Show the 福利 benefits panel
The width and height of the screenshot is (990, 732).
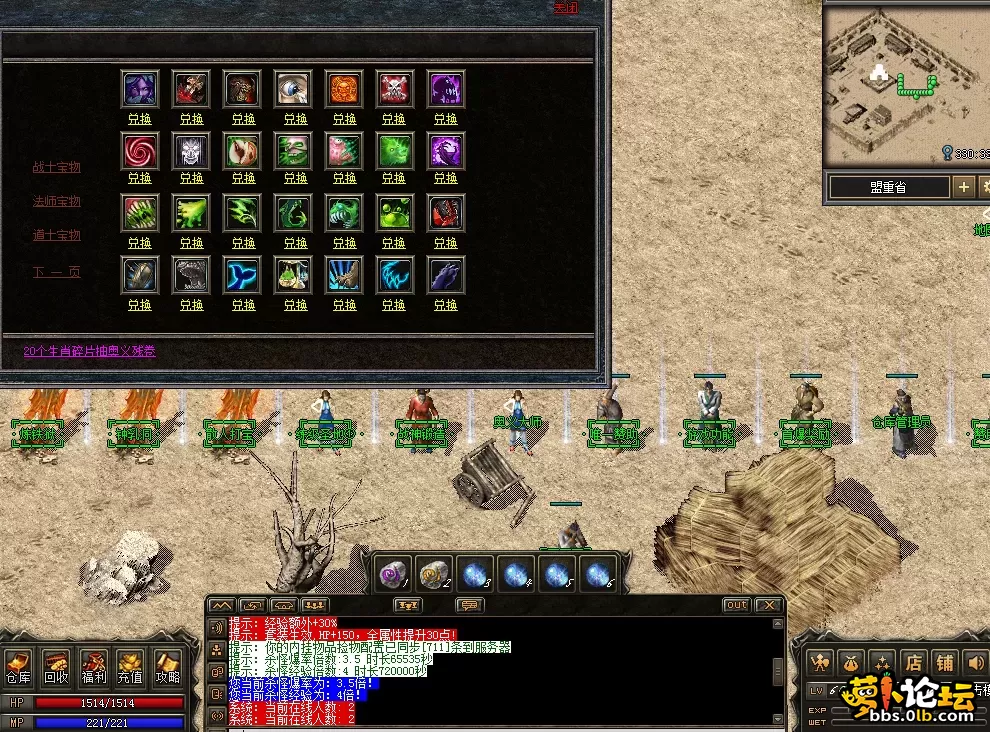click(x=94, y=667)
